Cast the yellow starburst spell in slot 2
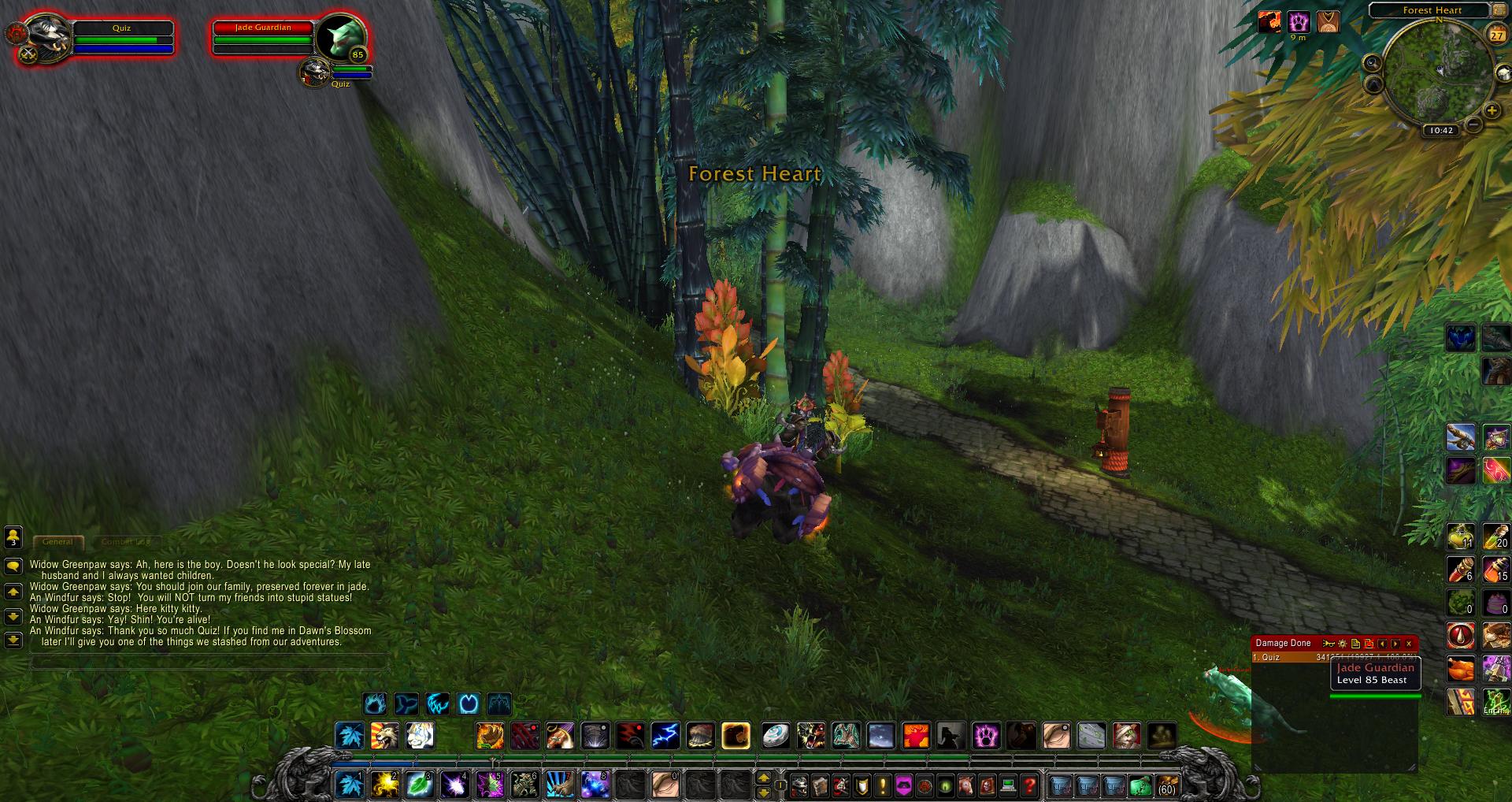 [384, 785]
